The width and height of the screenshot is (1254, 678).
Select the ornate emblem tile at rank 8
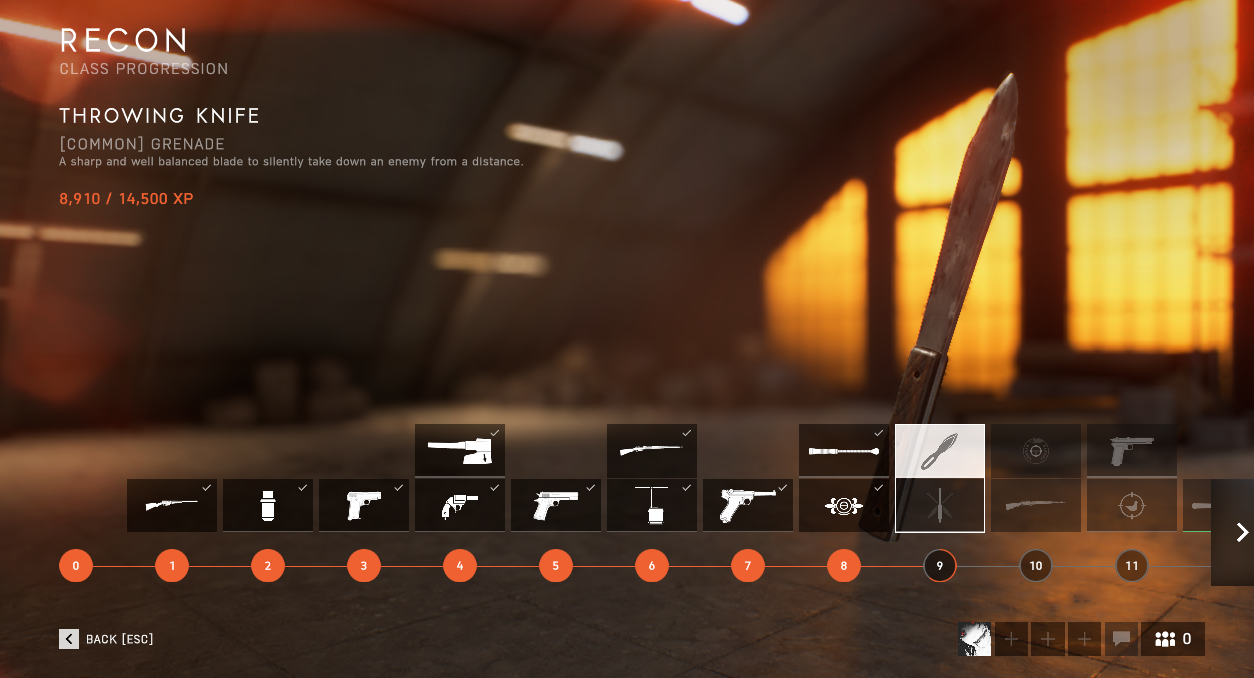(x=843, y=505)
